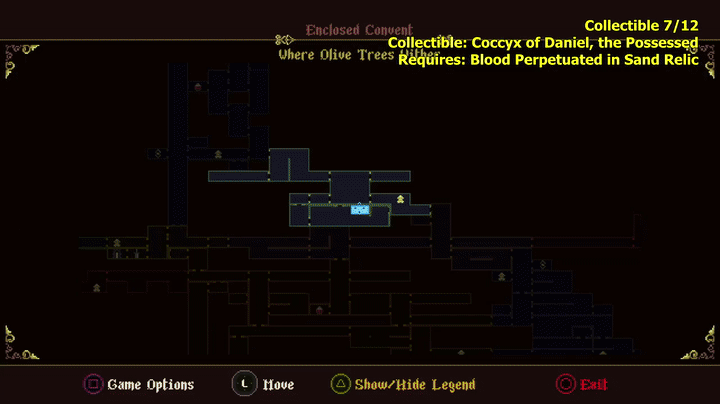Select the blue highlighted current-location marker
720x404 pixels.
pyautogui.click(x=360, y=209)
